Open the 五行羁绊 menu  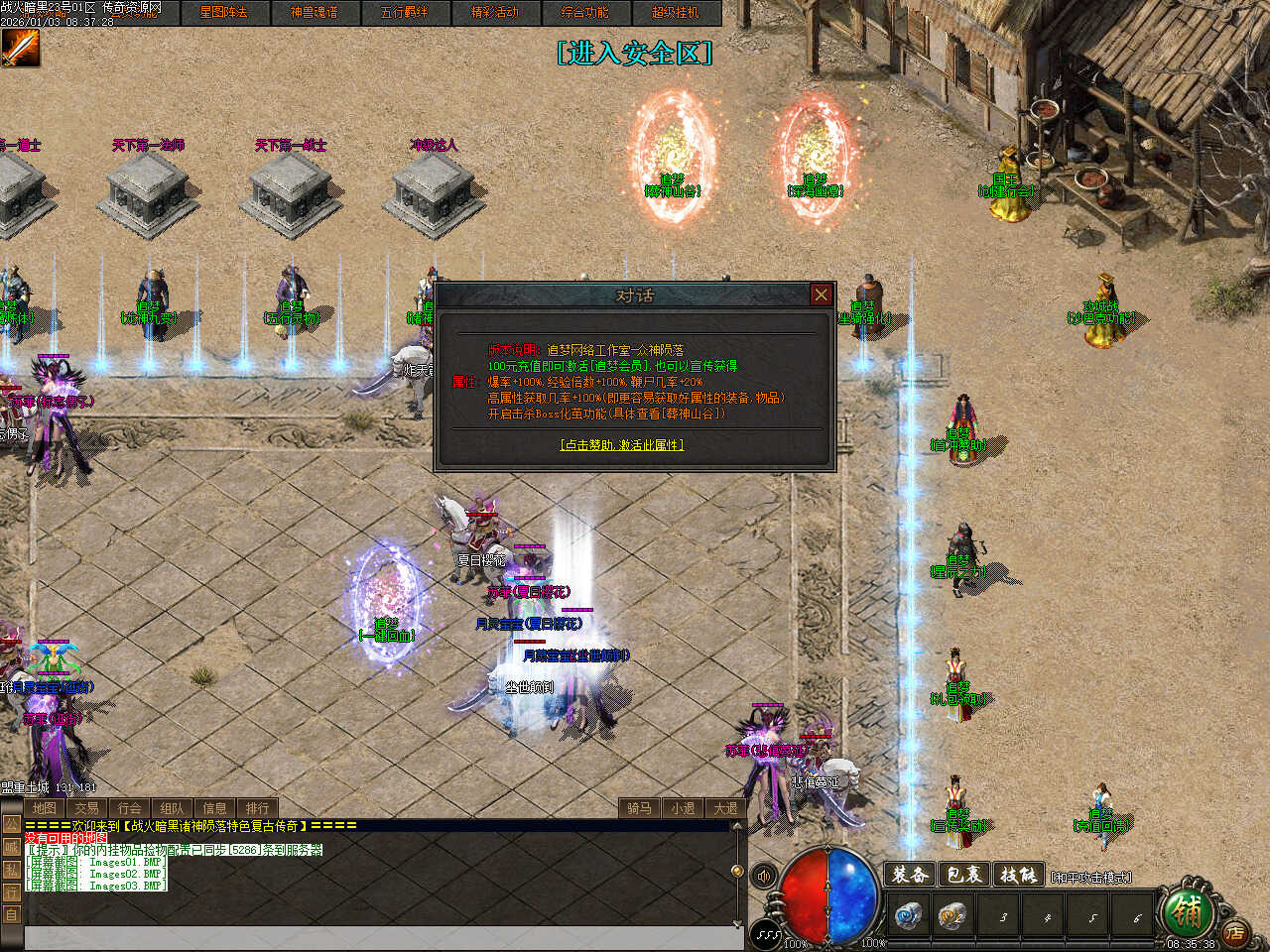tap(404, 12)
